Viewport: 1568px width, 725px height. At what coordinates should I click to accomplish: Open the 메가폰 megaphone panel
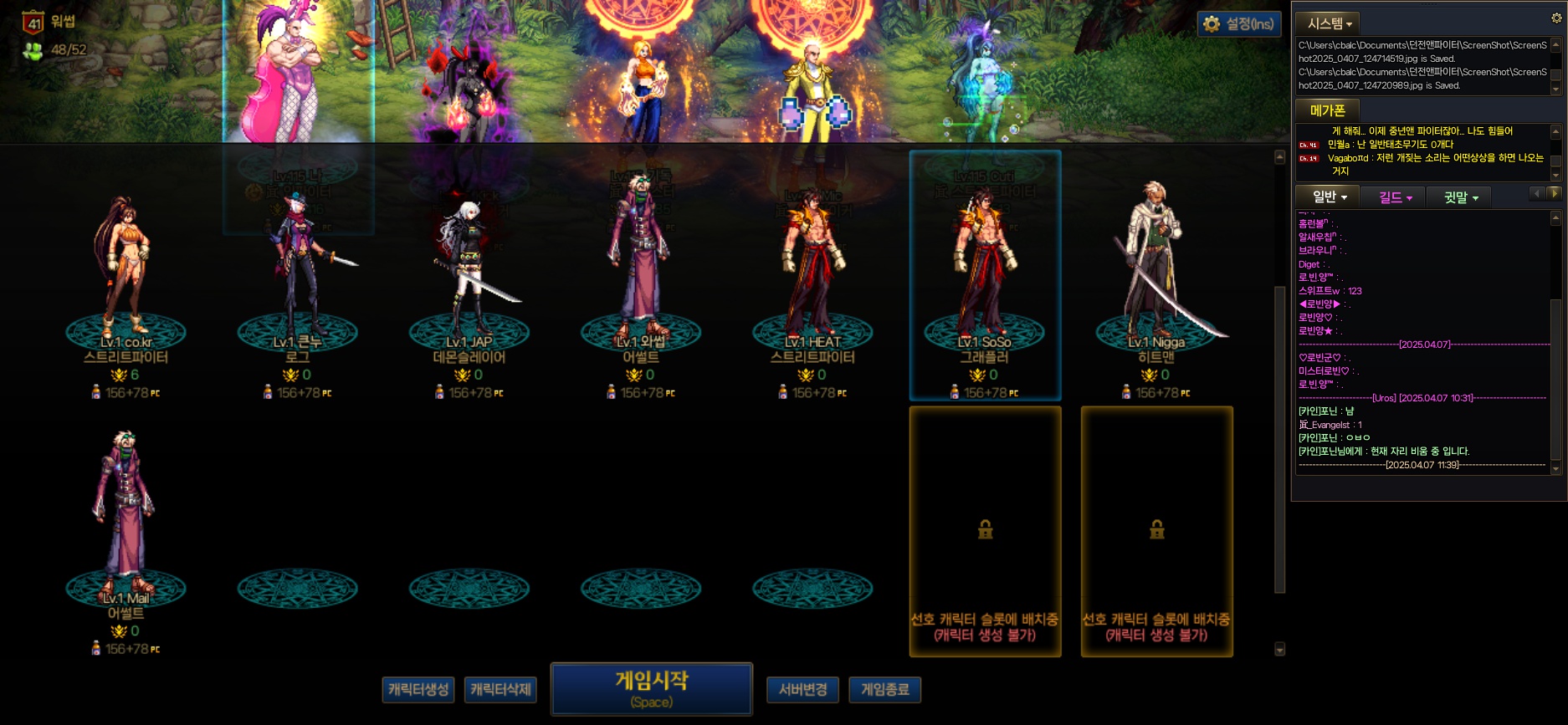point(1327,110)
